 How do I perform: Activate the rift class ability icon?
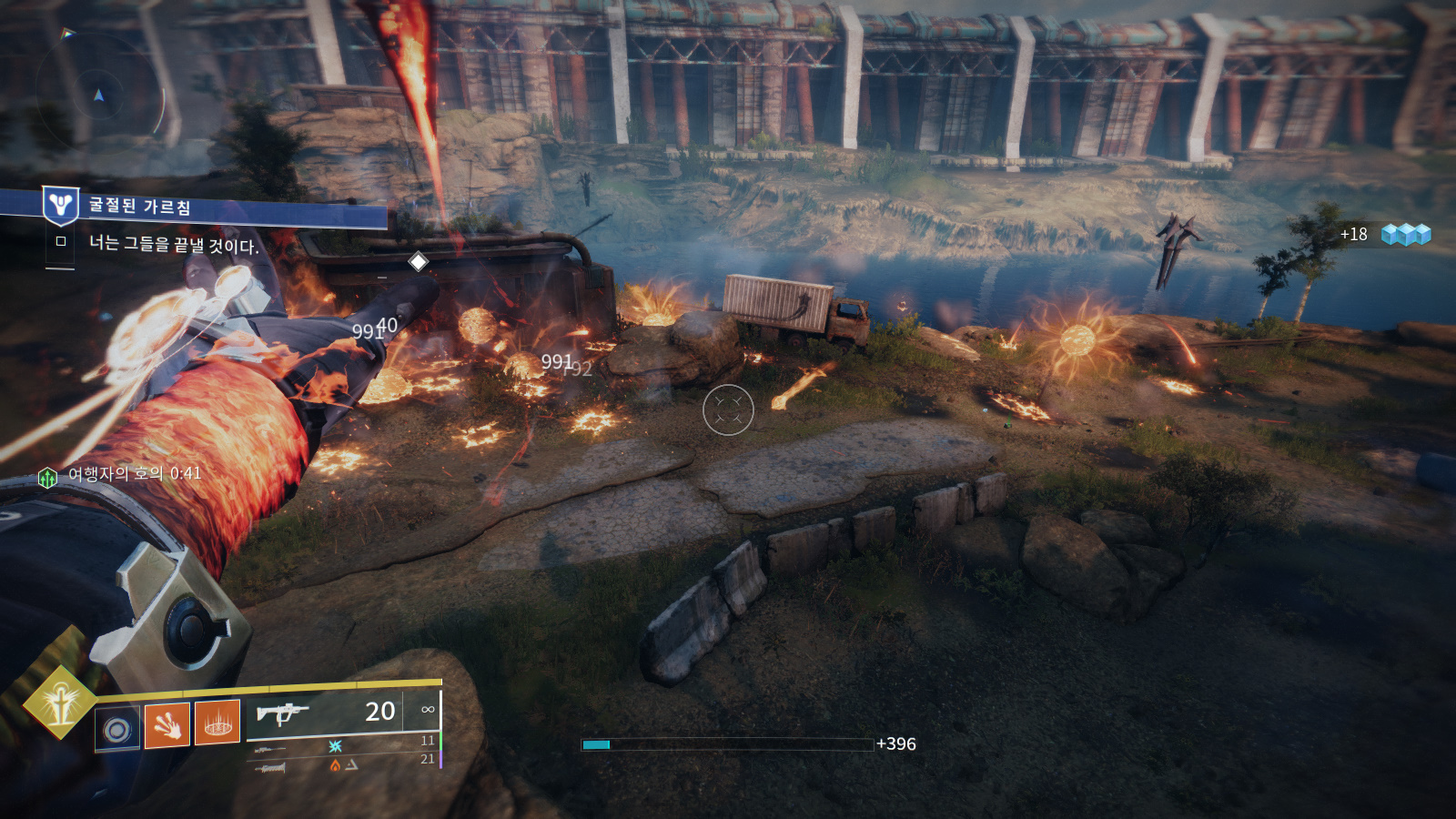[x=217, y=723]
